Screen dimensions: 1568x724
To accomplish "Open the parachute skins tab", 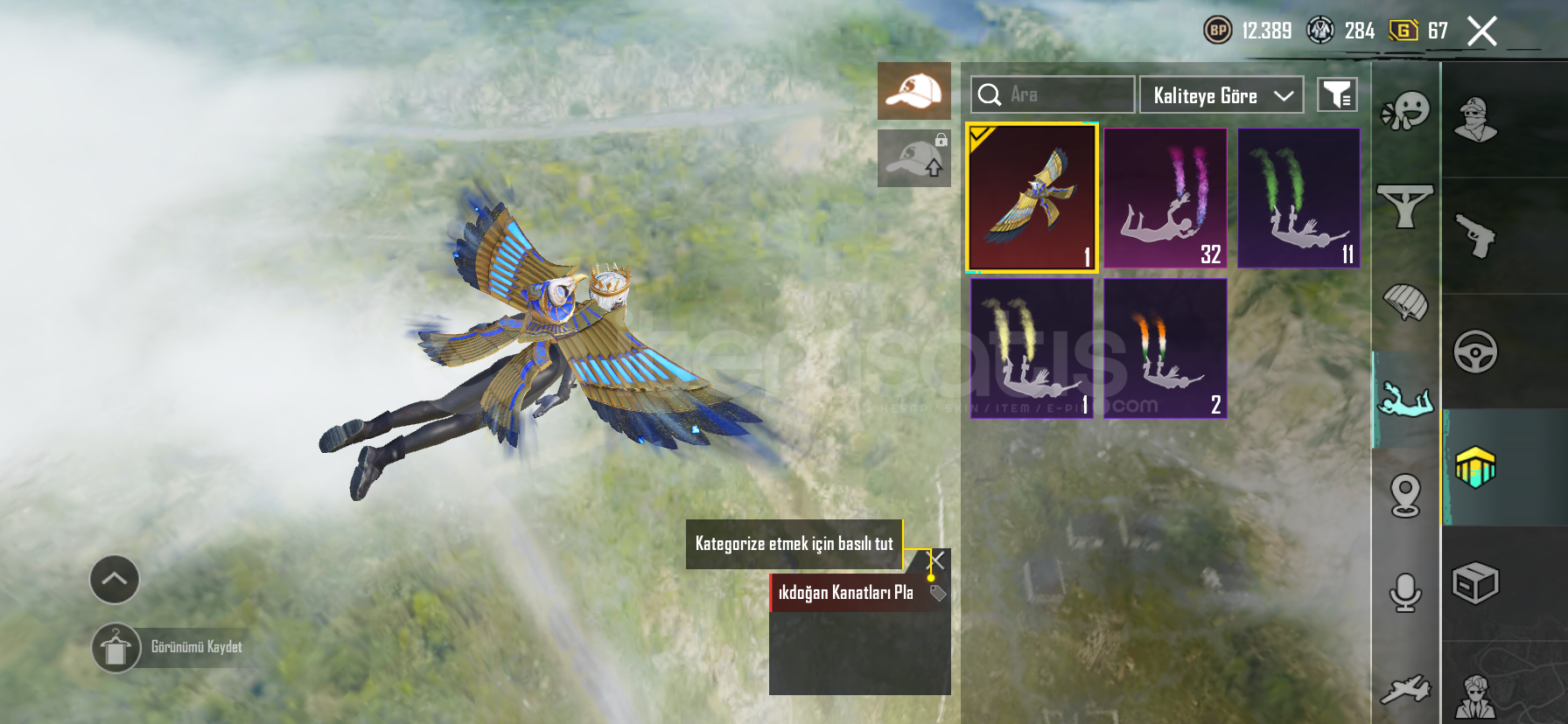I will [1405, 303].
